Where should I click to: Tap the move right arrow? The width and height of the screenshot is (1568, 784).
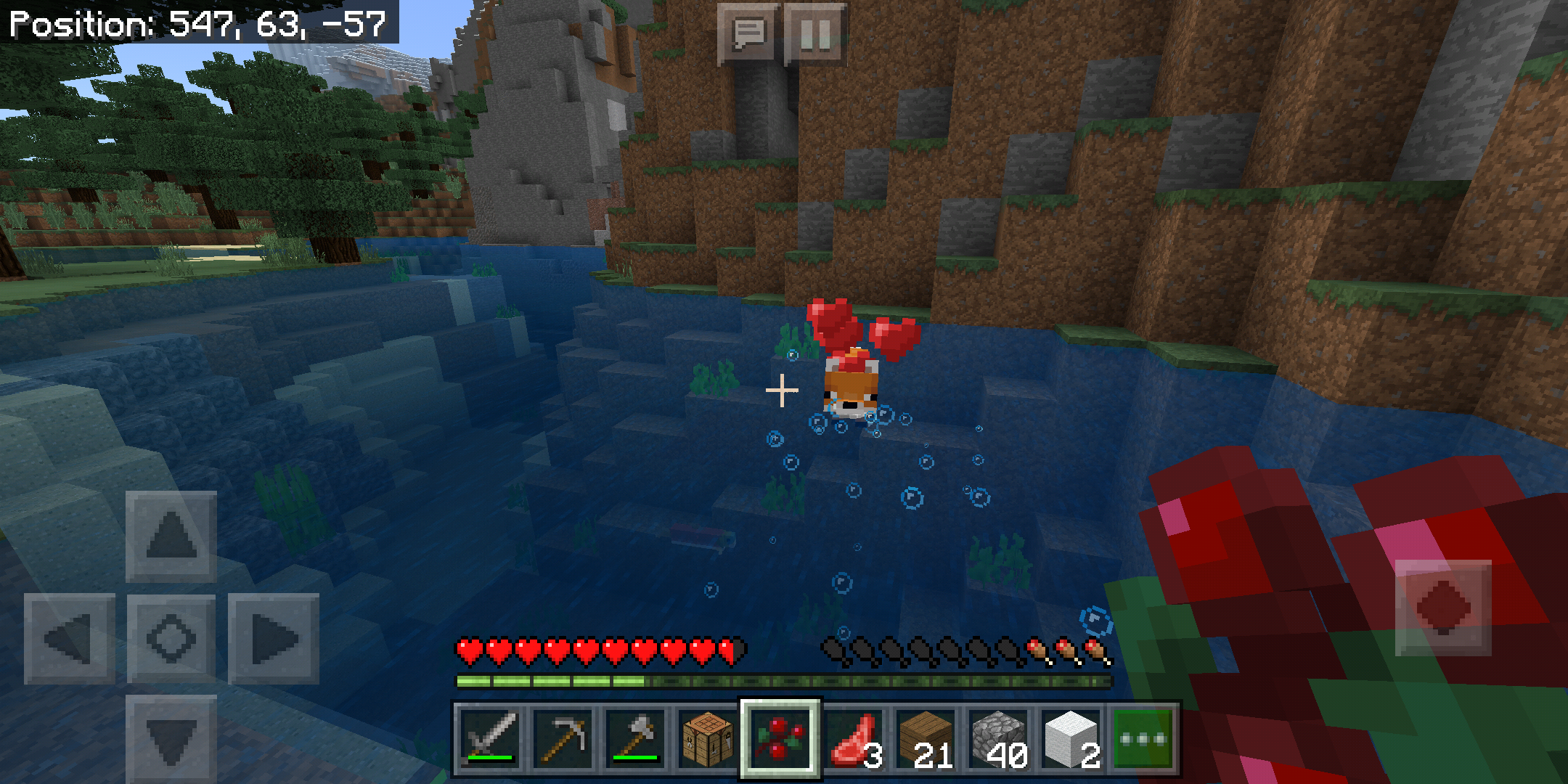pos(274,639)
